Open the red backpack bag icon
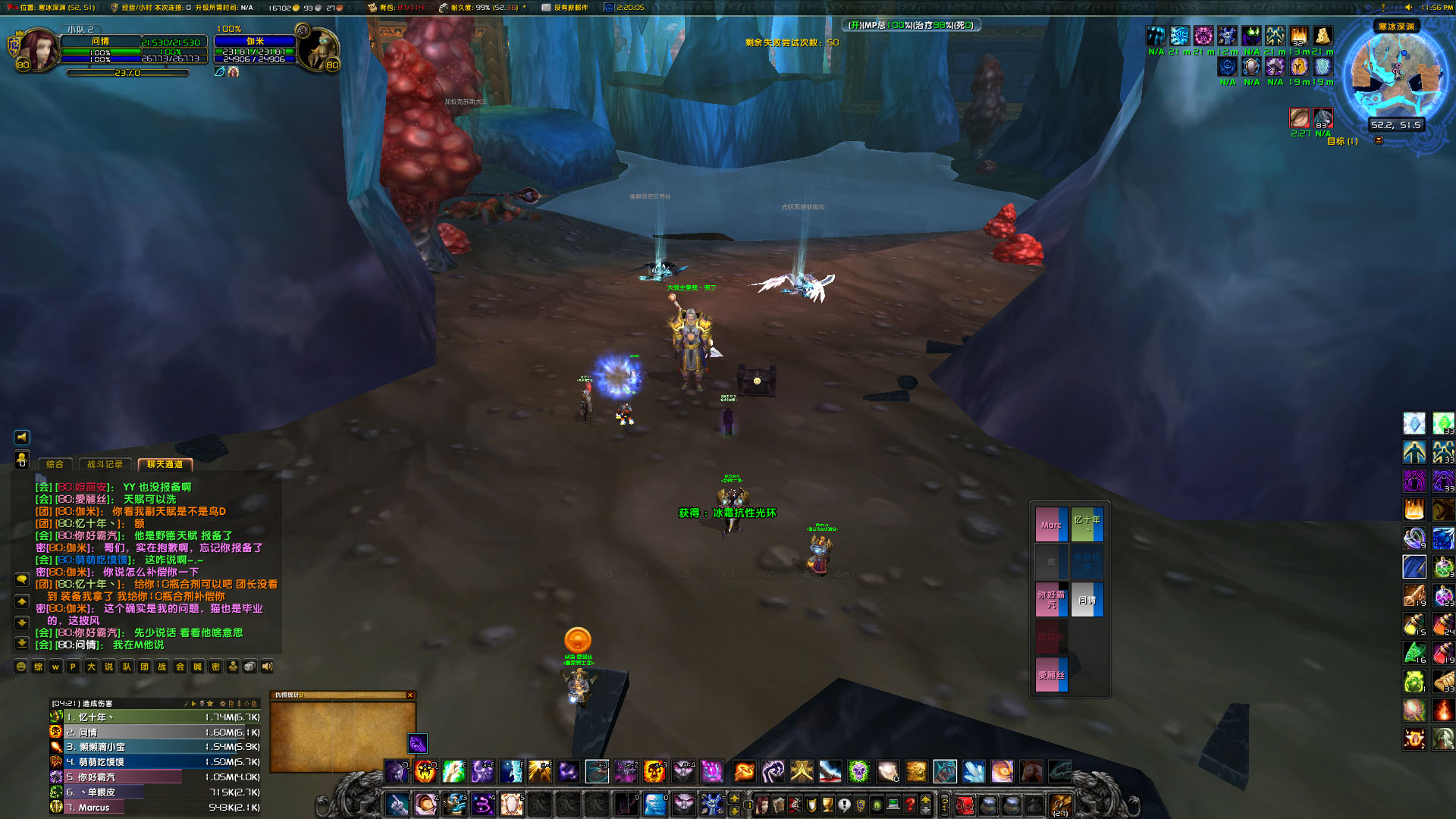 tap(965, 805)
